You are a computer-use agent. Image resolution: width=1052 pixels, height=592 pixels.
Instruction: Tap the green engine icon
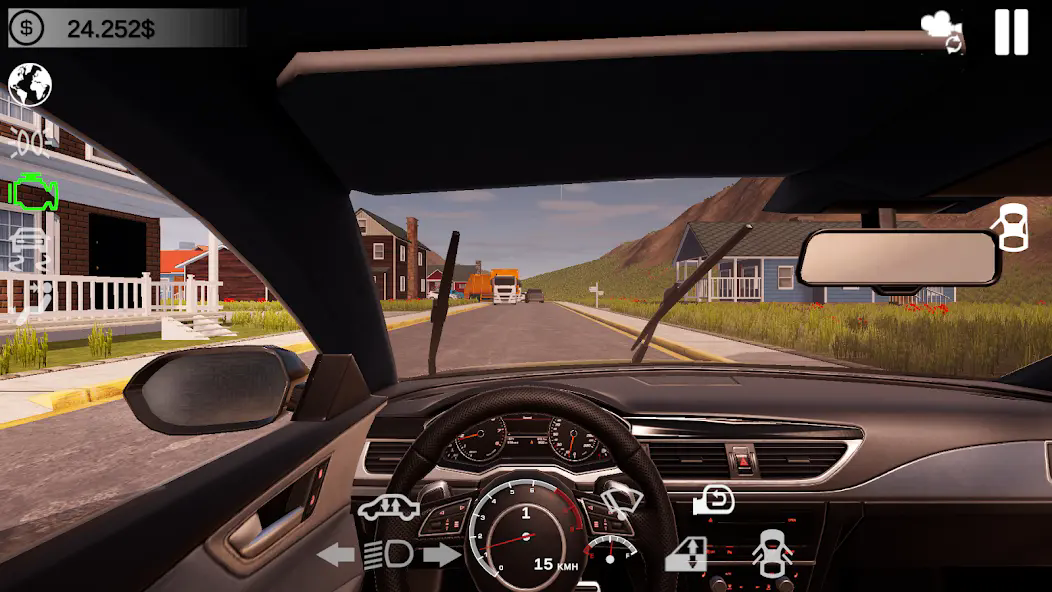(x=33, y=192)
